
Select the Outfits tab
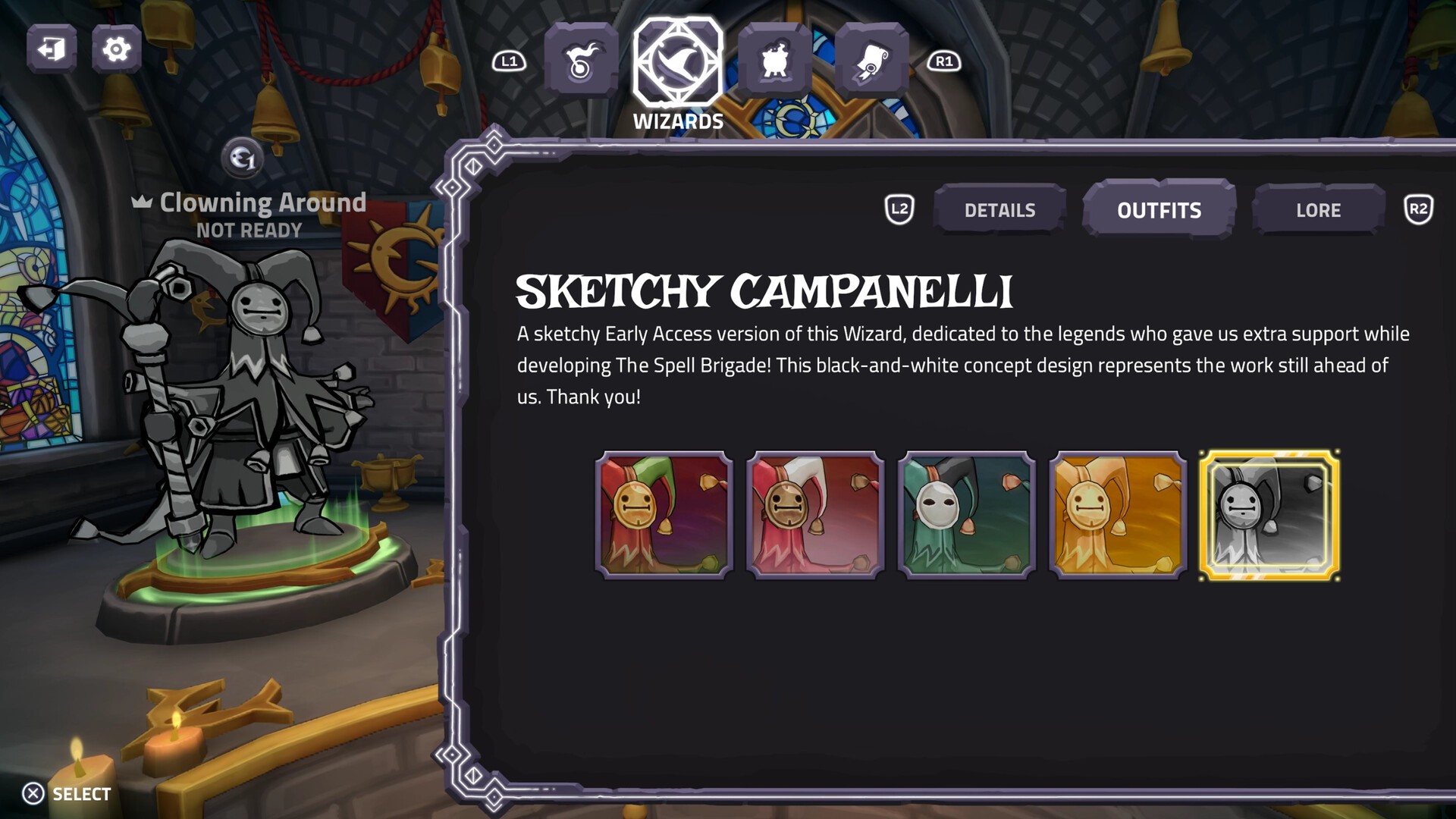point(1159,210)
